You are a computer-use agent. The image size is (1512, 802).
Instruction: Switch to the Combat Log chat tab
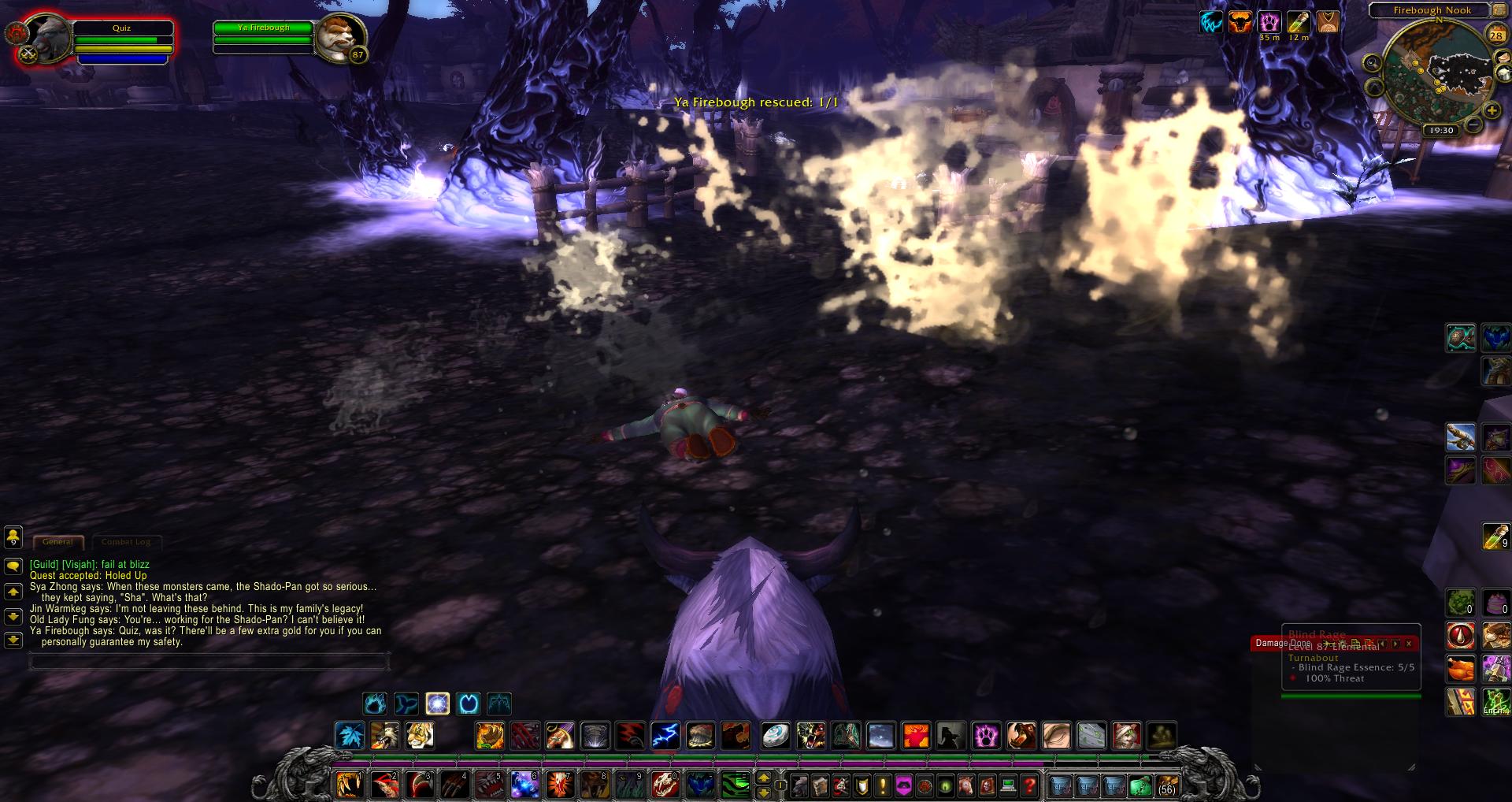tap(128, 541)
